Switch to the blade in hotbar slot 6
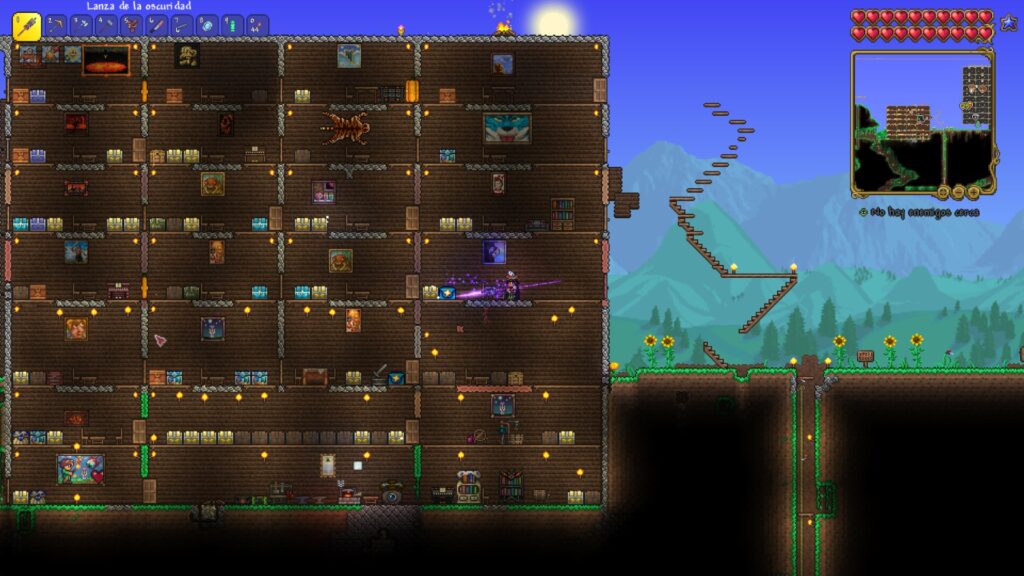Screen dimensions: 1024x576 [x=156, y=25]
